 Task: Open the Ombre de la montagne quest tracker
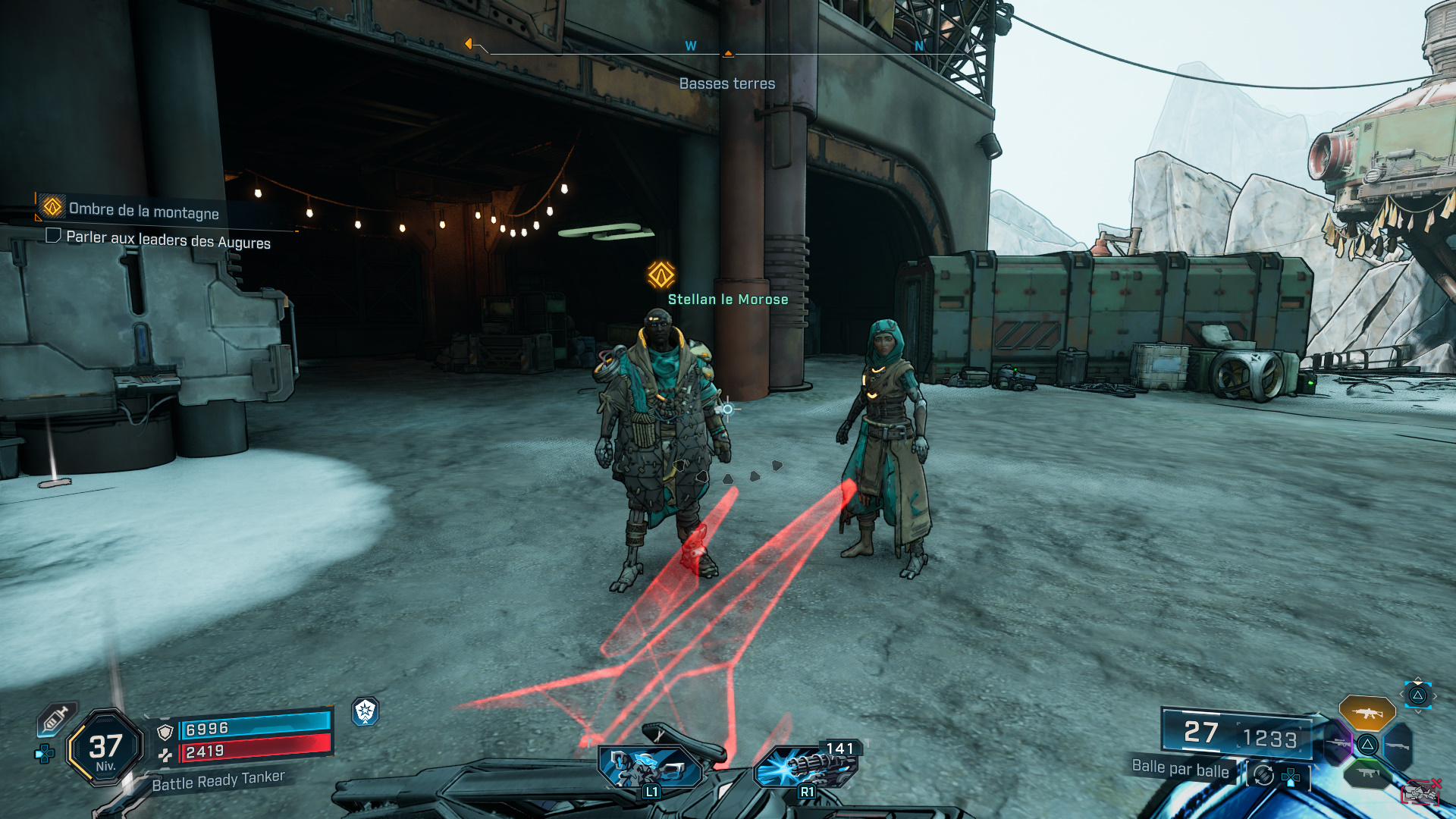point(143,210)
